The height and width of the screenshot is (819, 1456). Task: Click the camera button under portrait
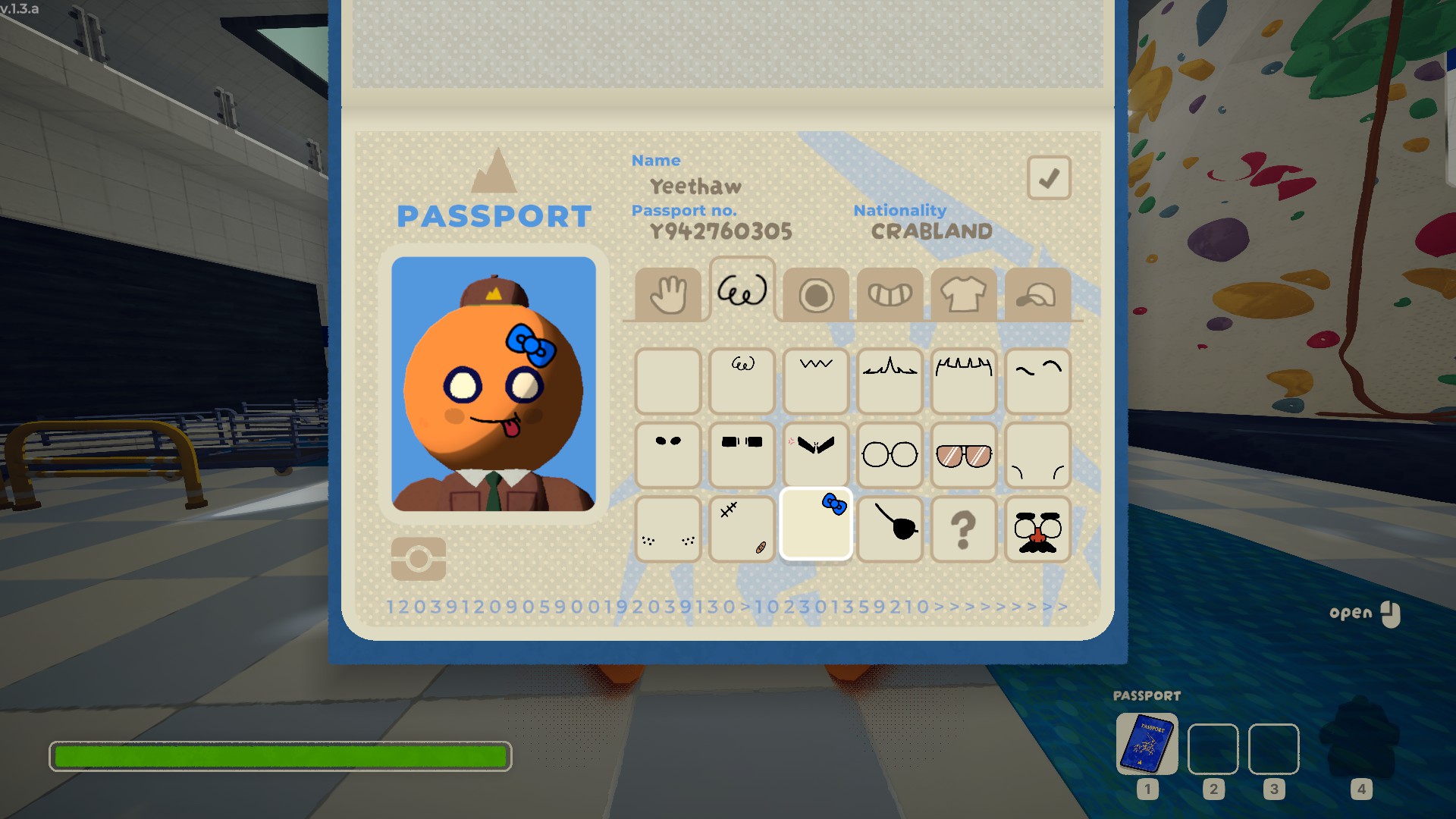419,560
